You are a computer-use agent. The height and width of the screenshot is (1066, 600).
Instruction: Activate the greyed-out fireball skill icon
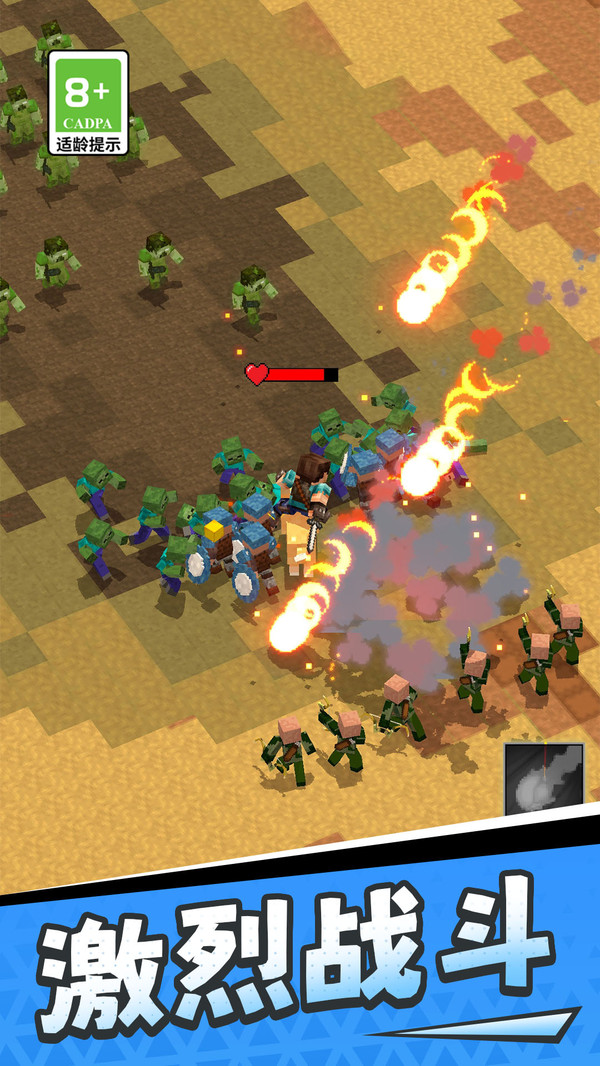543,778
